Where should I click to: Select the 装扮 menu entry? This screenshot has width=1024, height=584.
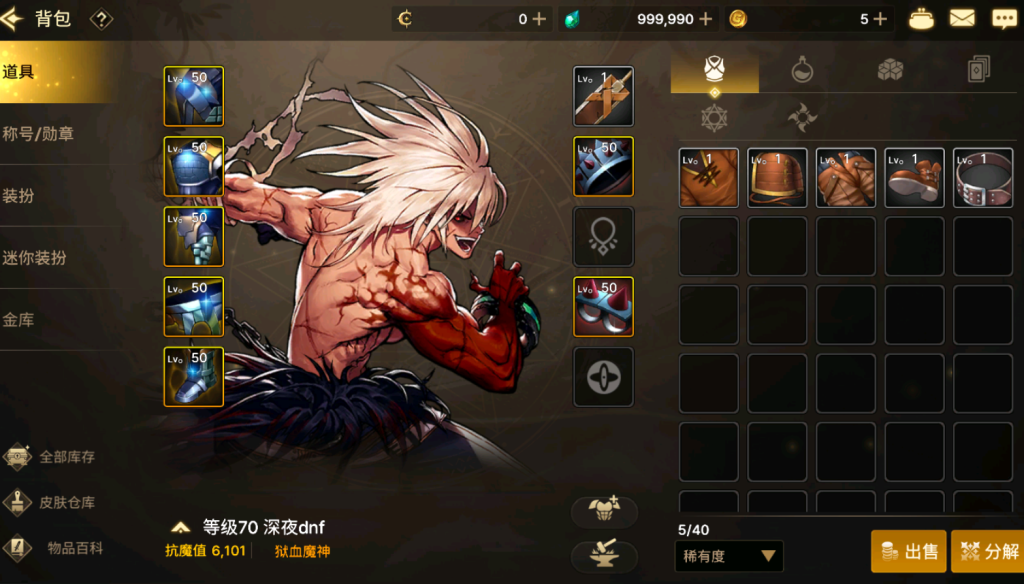tap(20, 195)
